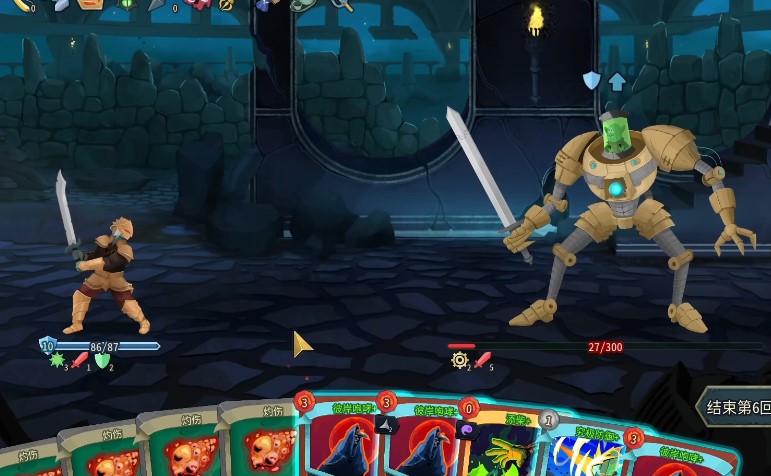Viewport: 771px width, 476px height.
Task: Inspect the banana relic icon
Action: point(20,5)
